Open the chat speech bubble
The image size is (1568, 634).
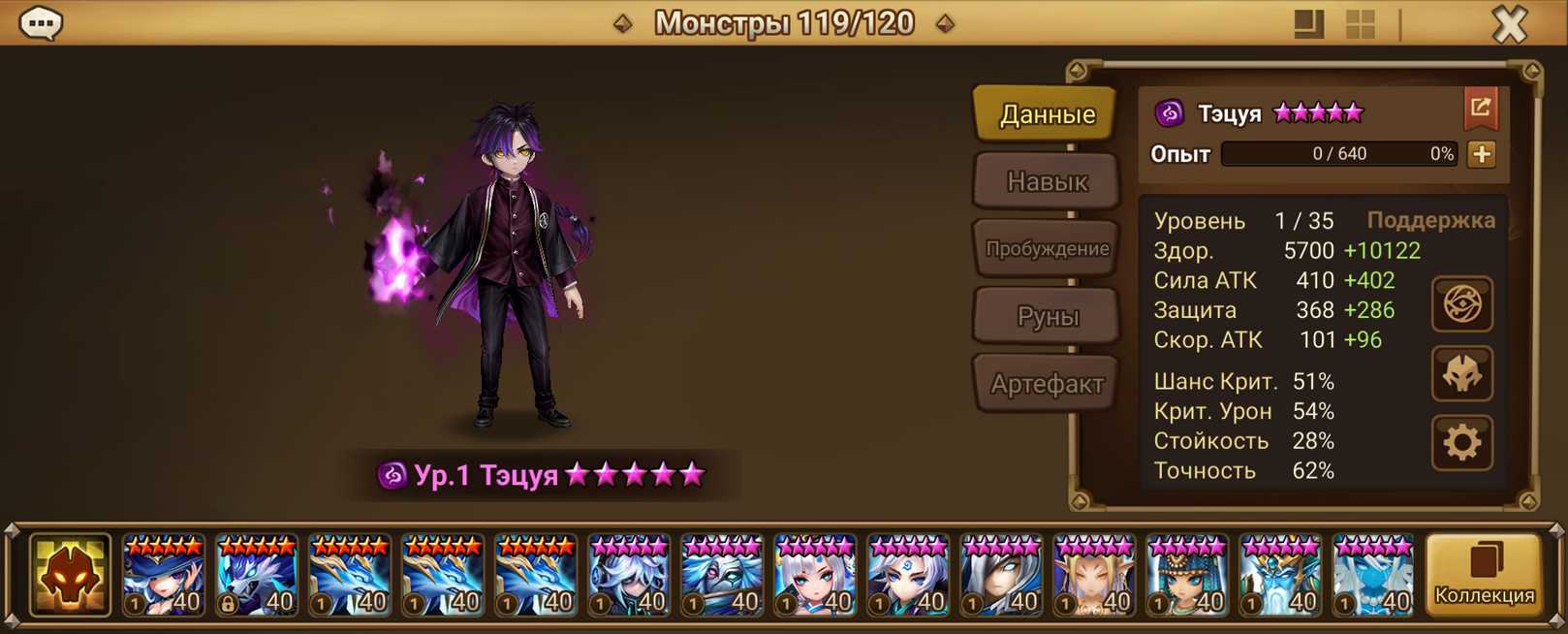pyautogui.click(x=42, y=22)
